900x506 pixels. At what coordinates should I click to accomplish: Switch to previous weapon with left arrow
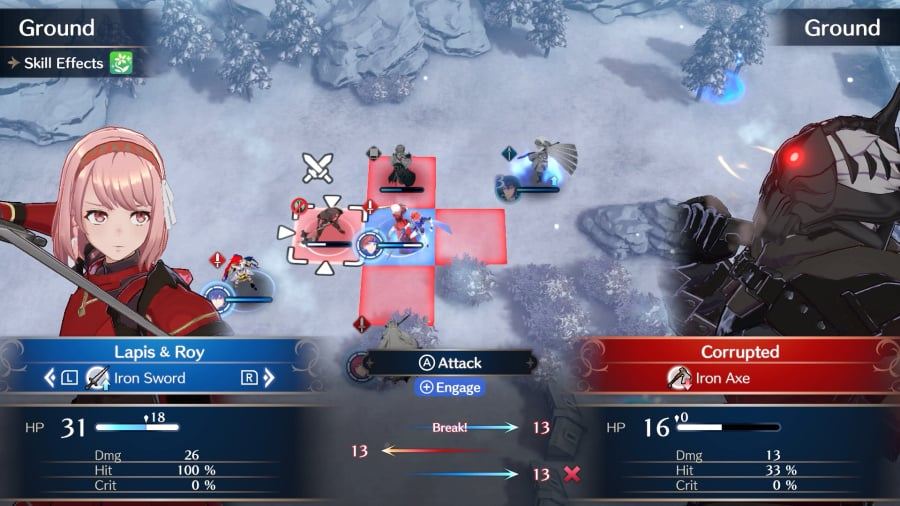click(50, 378)
